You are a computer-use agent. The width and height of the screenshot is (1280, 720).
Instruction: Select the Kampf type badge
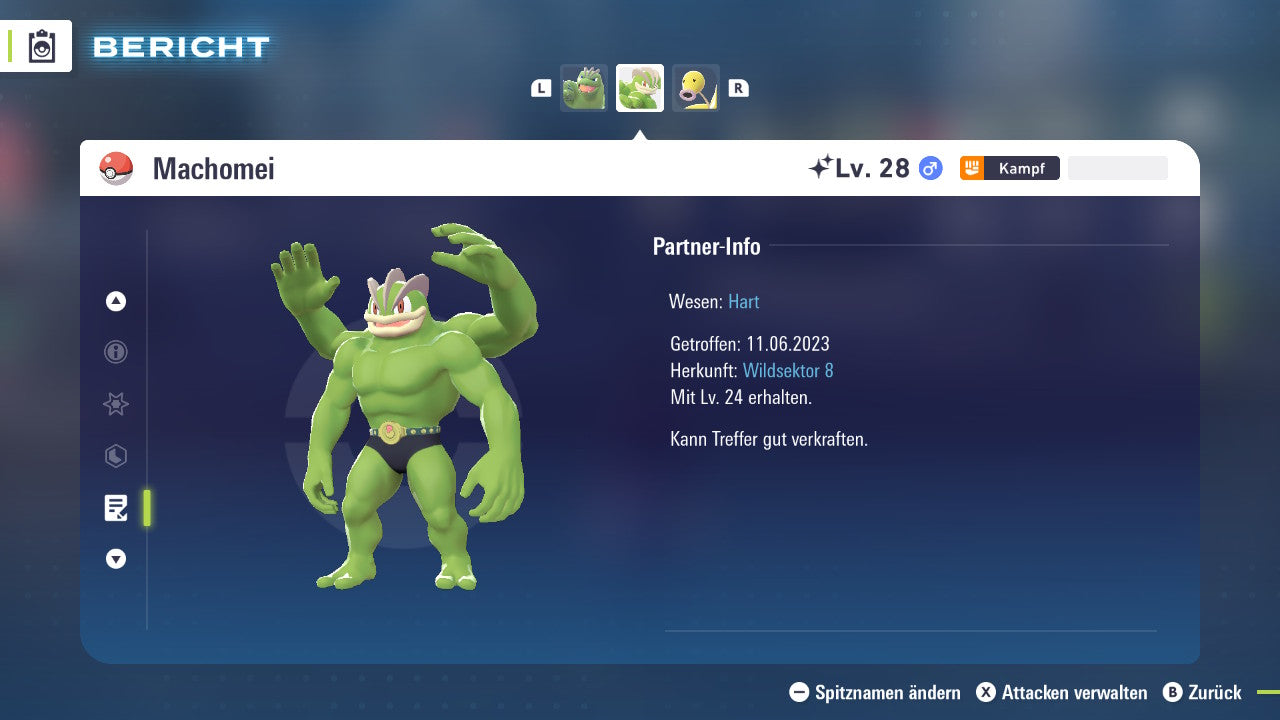click(1010, 168)
